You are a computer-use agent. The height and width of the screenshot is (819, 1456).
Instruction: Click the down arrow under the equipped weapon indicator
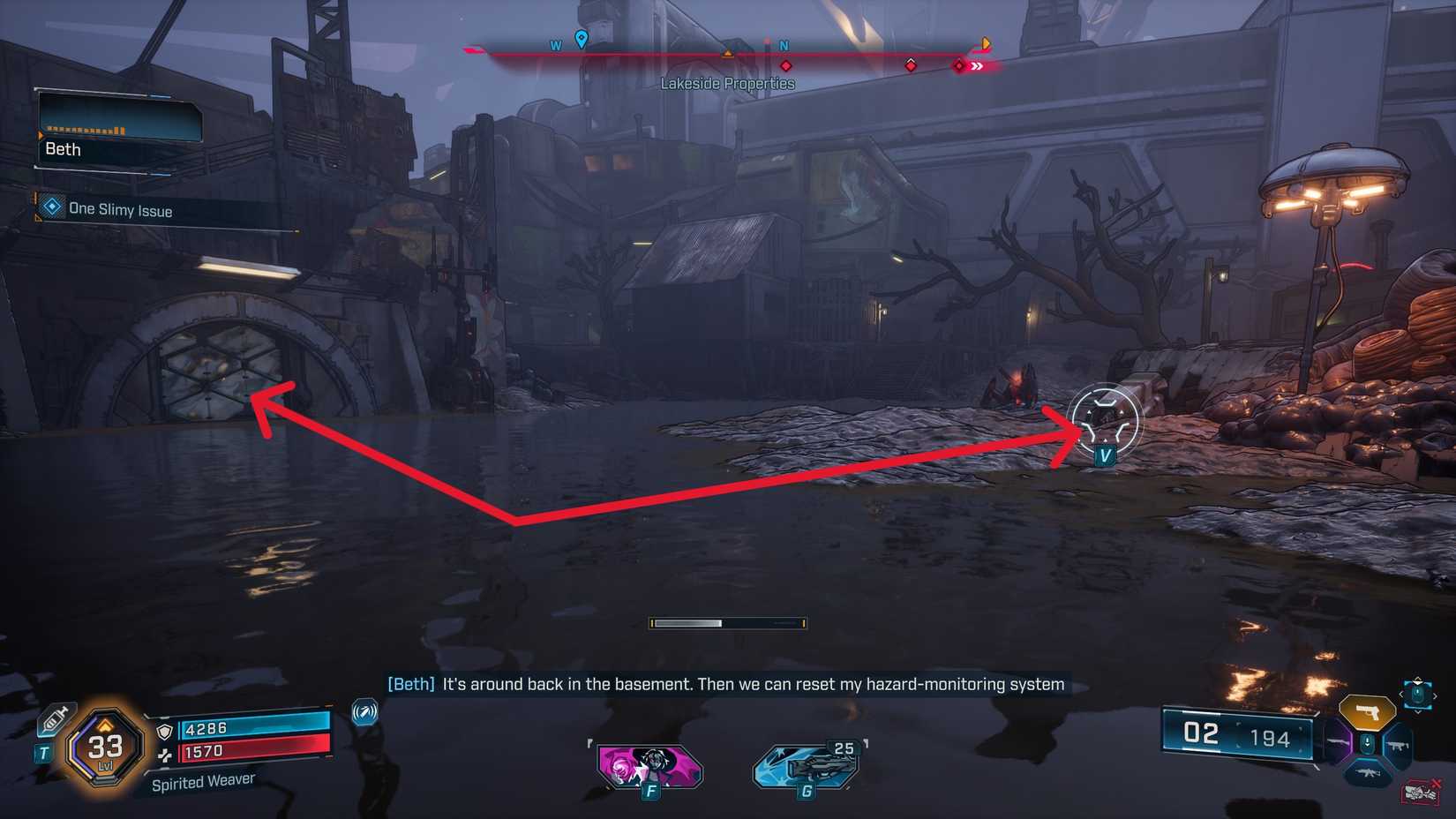pyautogui.click(x=1367, y=743)
